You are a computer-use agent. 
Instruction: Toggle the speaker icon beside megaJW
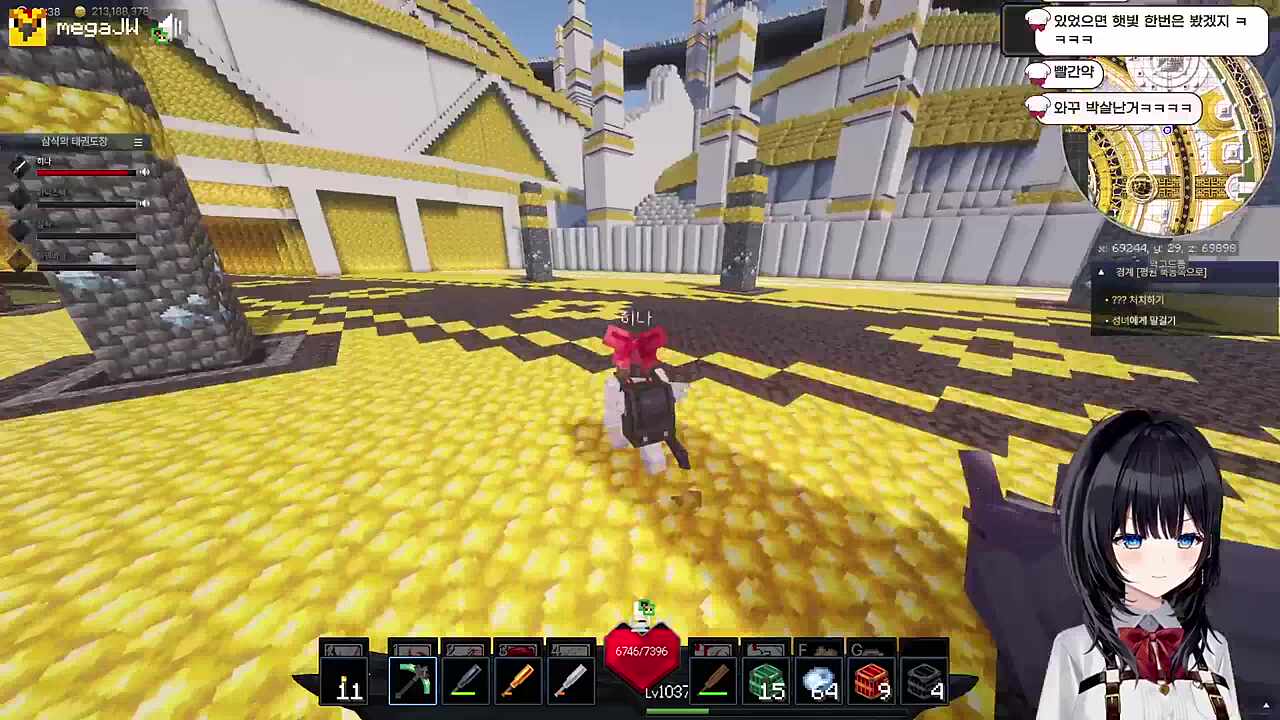pos(171,28)
